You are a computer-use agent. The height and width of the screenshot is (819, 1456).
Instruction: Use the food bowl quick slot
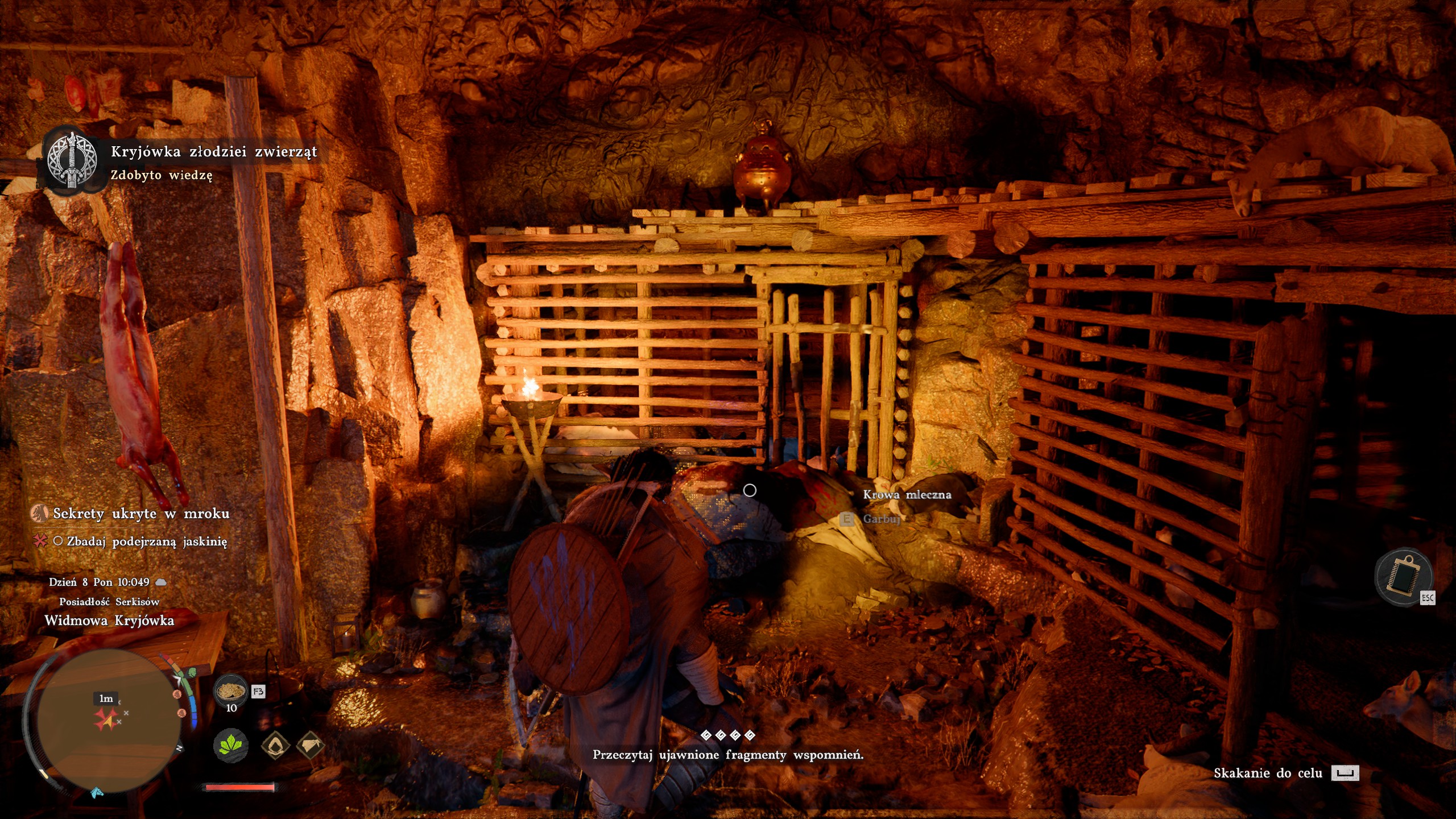point(230,691)
